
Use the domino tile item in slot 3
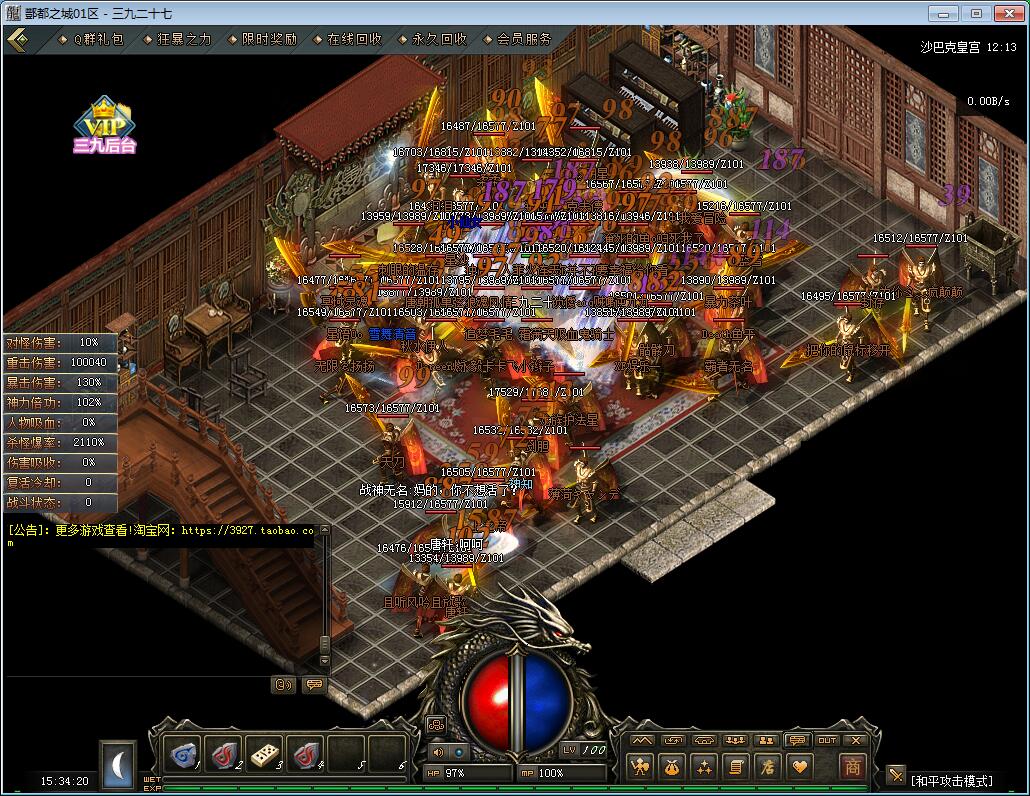coord(266,753)
